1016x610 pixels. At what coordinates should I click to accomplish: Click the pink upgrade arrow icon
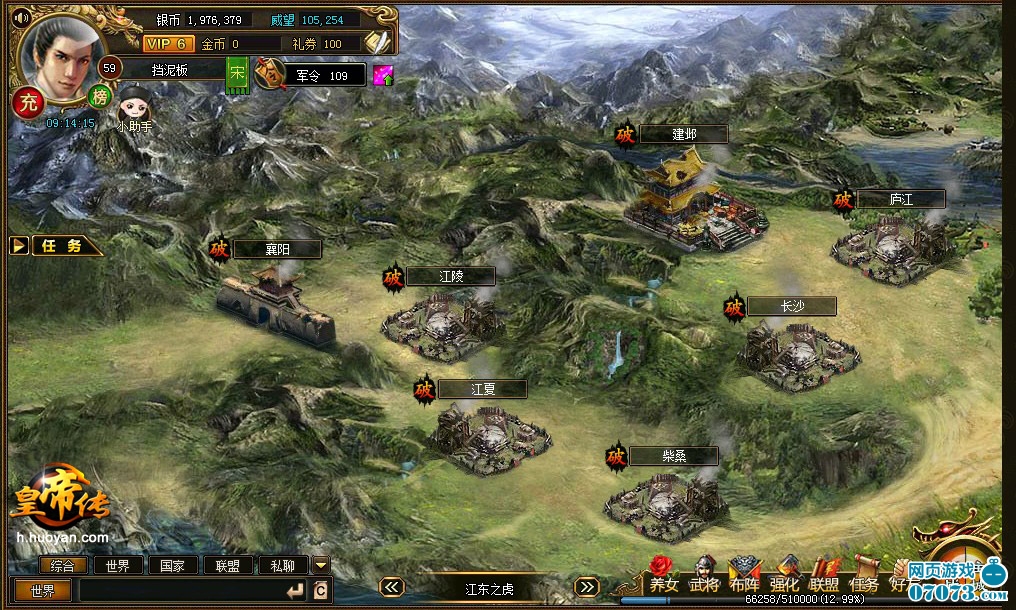[383, 76]
